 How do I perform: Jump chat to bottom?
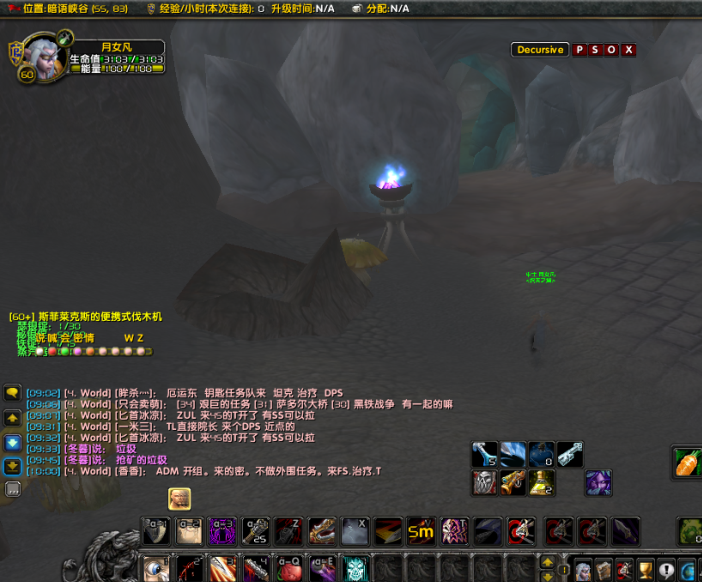click(x=13, y=465)
